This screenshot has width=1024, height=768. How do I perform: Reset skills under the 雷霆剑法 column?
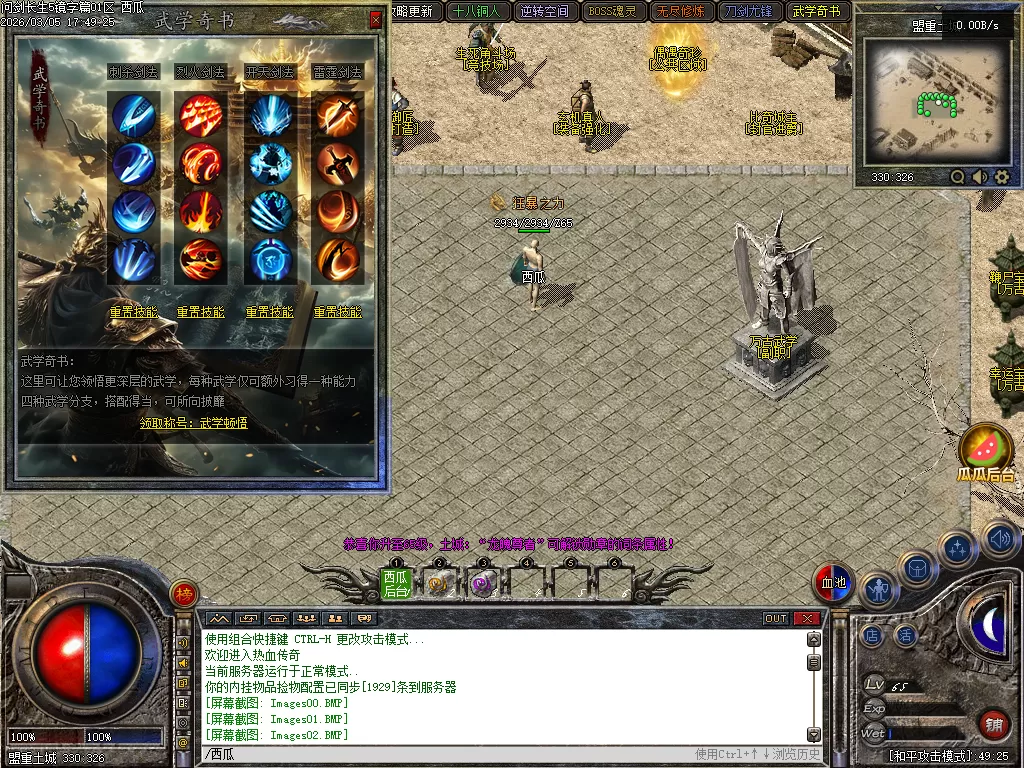(x=338, y=312)
